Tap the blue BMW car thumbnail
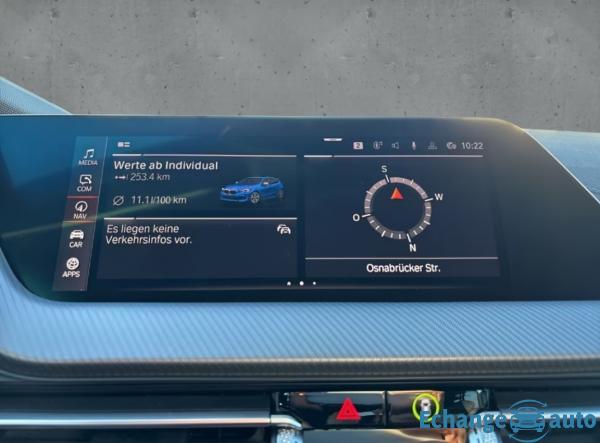The image size is (600, 443). click(251, 189)
